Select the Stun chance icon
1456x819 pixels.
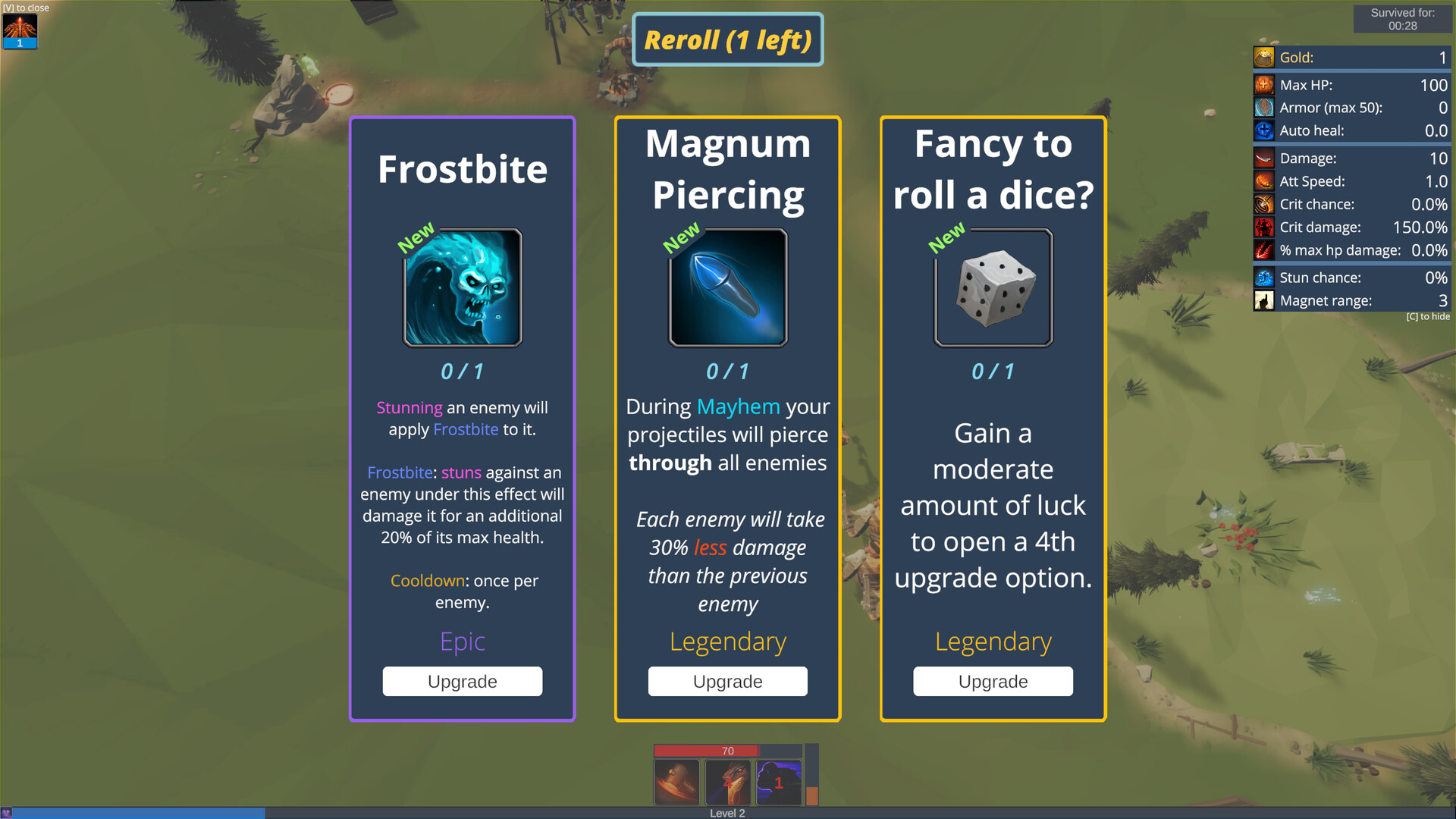coord(1263,278)
